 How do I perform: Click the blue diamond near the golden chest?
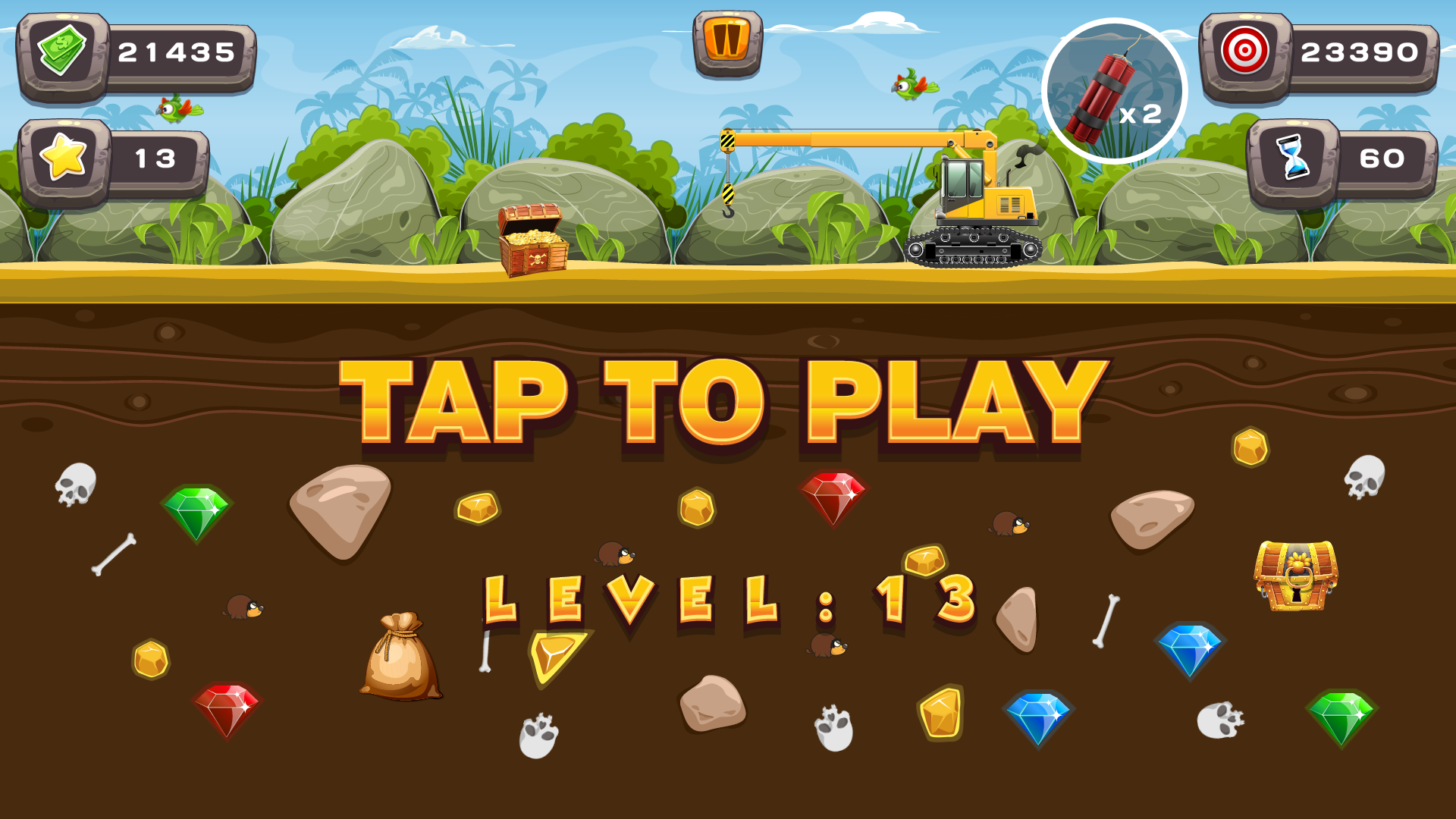click(1191, 648)
